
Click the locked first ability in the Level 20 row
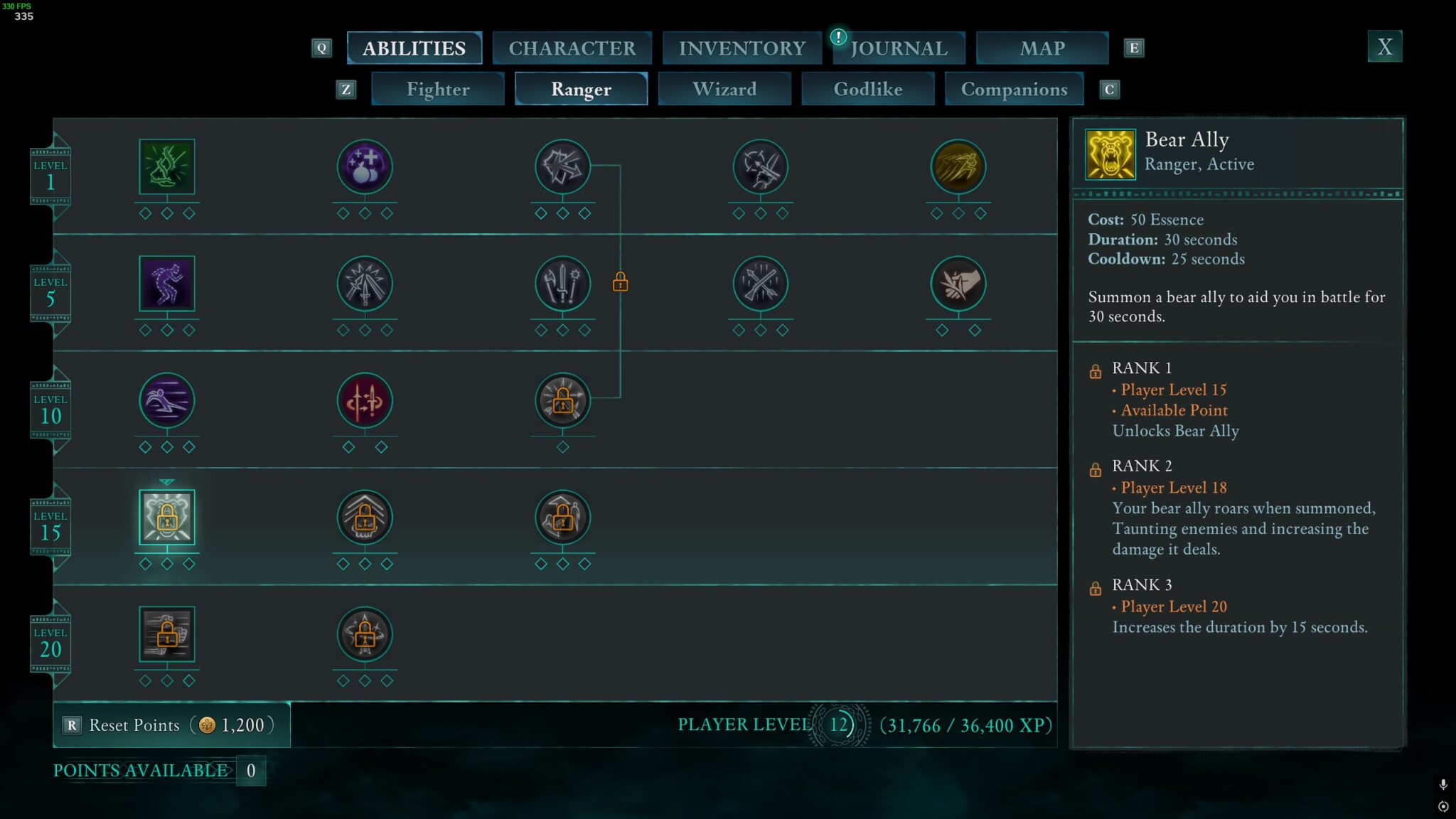(167, 635)
